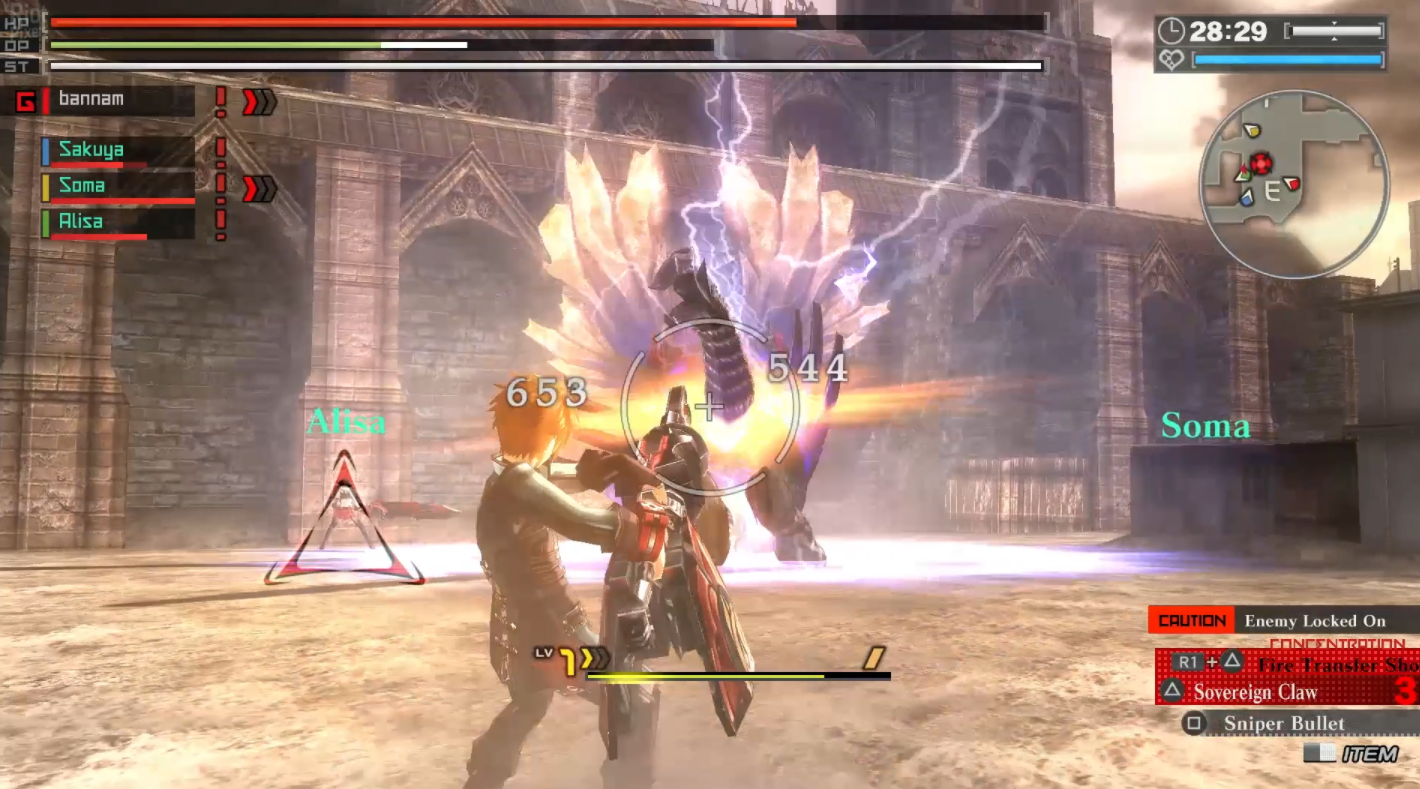This screenshot has height=789, width=1420.
Task: Select Soma in the party list
Action: [x=82, y=186]
